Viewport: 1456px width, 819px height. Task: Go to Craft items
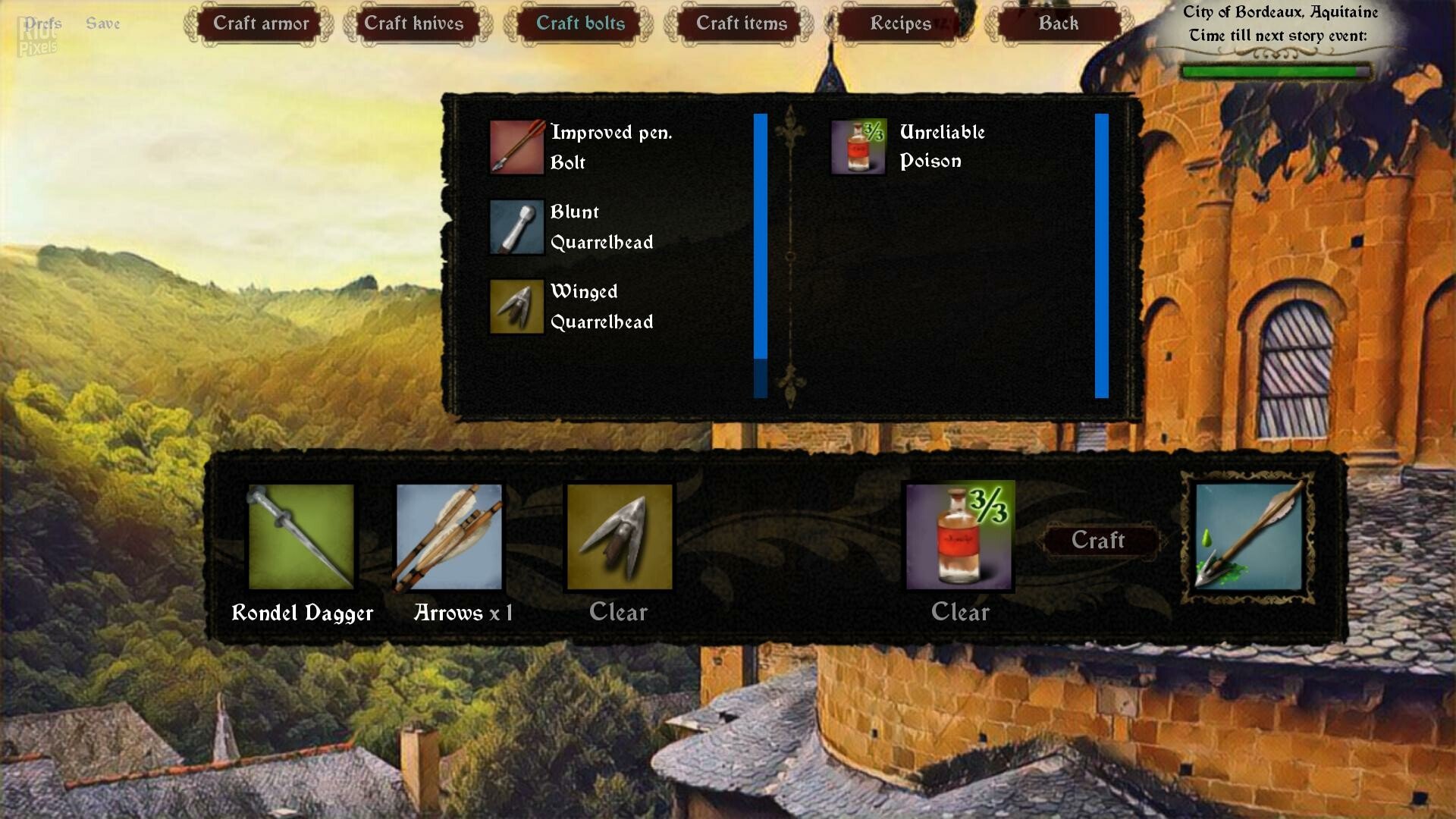coord(741,24)
